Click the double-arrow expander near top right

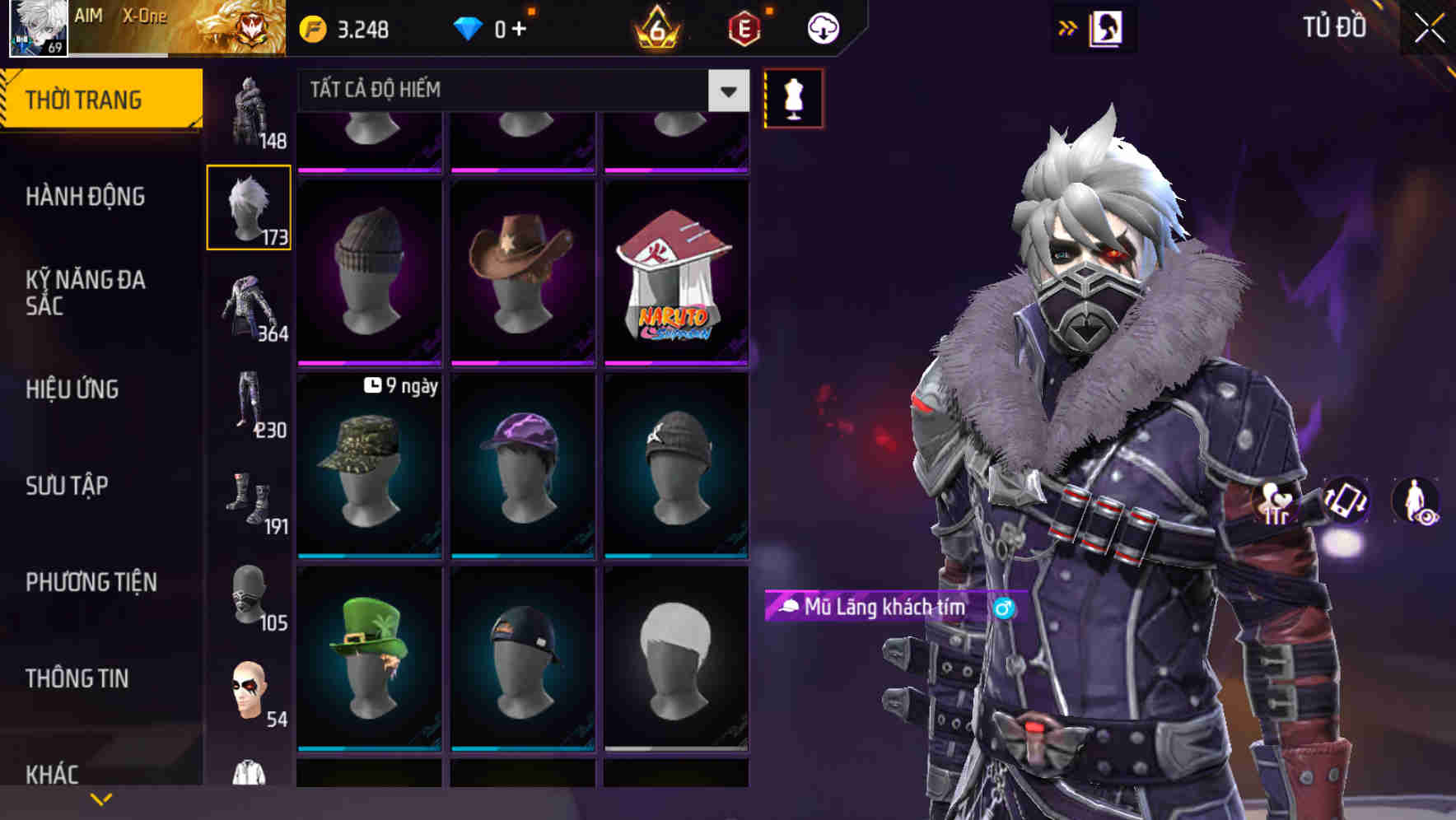pos(1067,26)
